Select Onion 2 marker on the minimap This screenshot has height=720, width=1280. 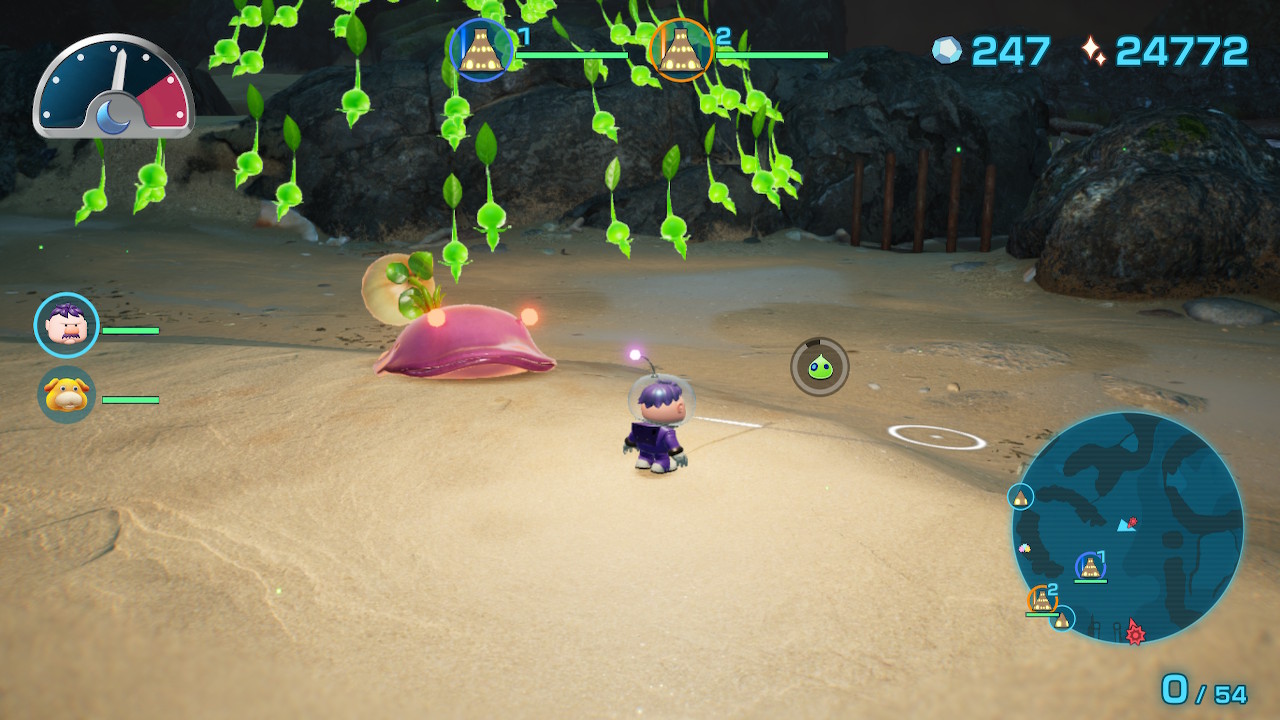[x=1042, y=598]
